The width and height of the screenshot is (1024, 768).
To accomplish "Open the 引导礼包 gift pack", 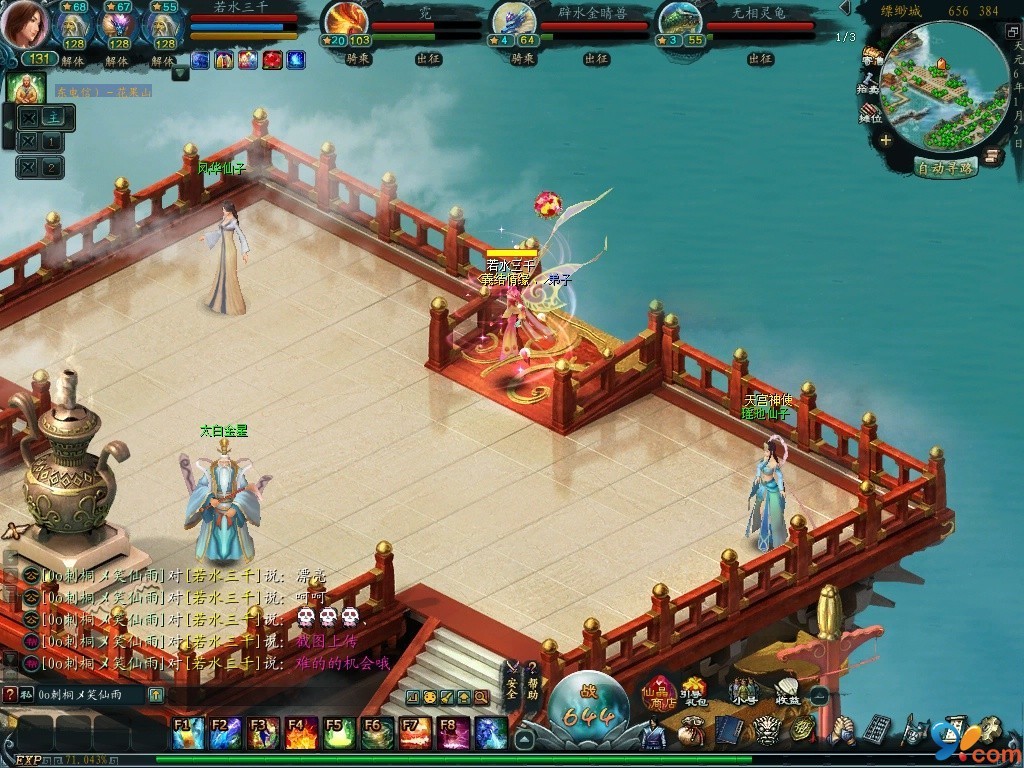I will pyautogui.click(x=693, y=692).
